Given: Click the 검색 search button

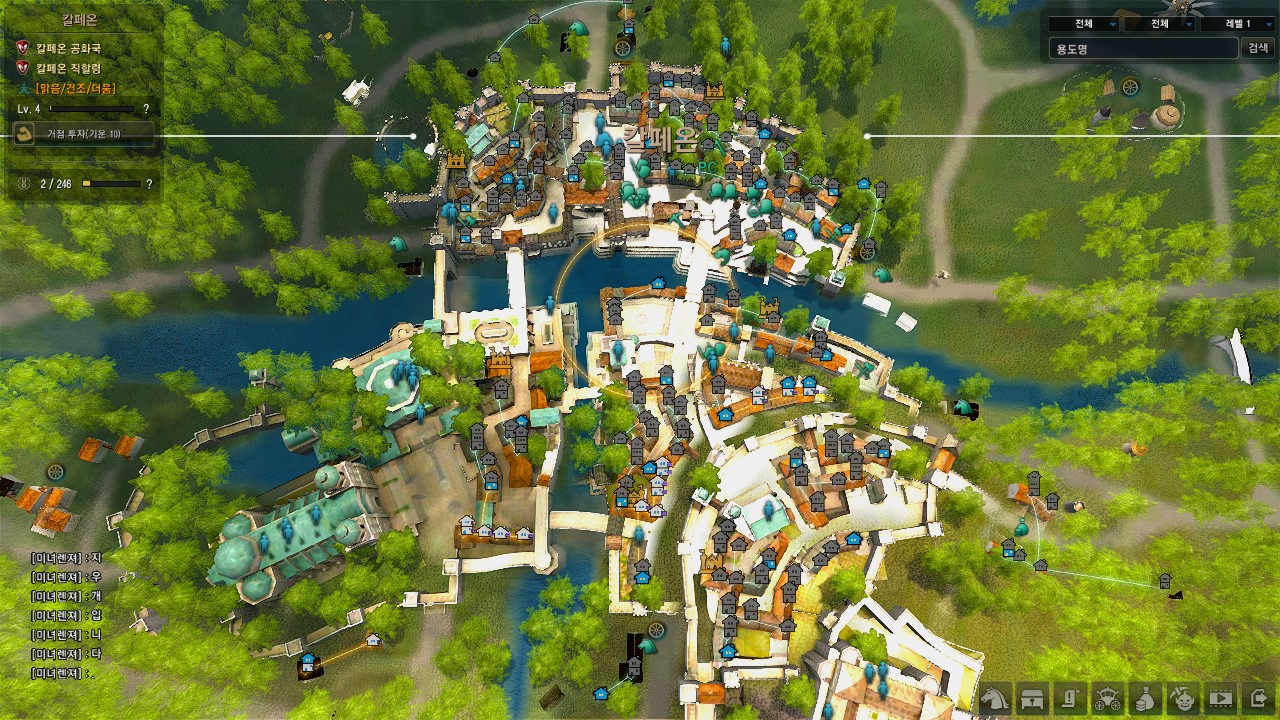Looking at the screenshot, I should coord(1256,48).
